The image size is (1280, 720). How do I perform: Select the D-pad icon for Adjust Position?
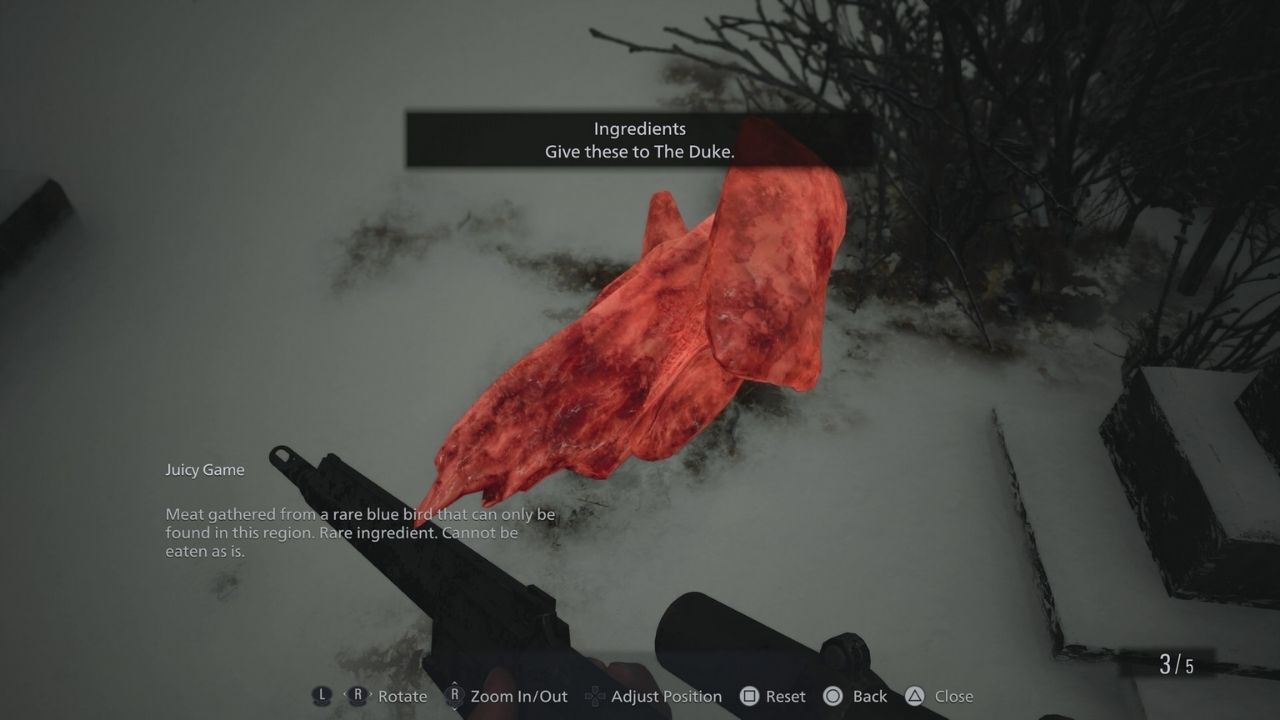[x=594, y=696]
